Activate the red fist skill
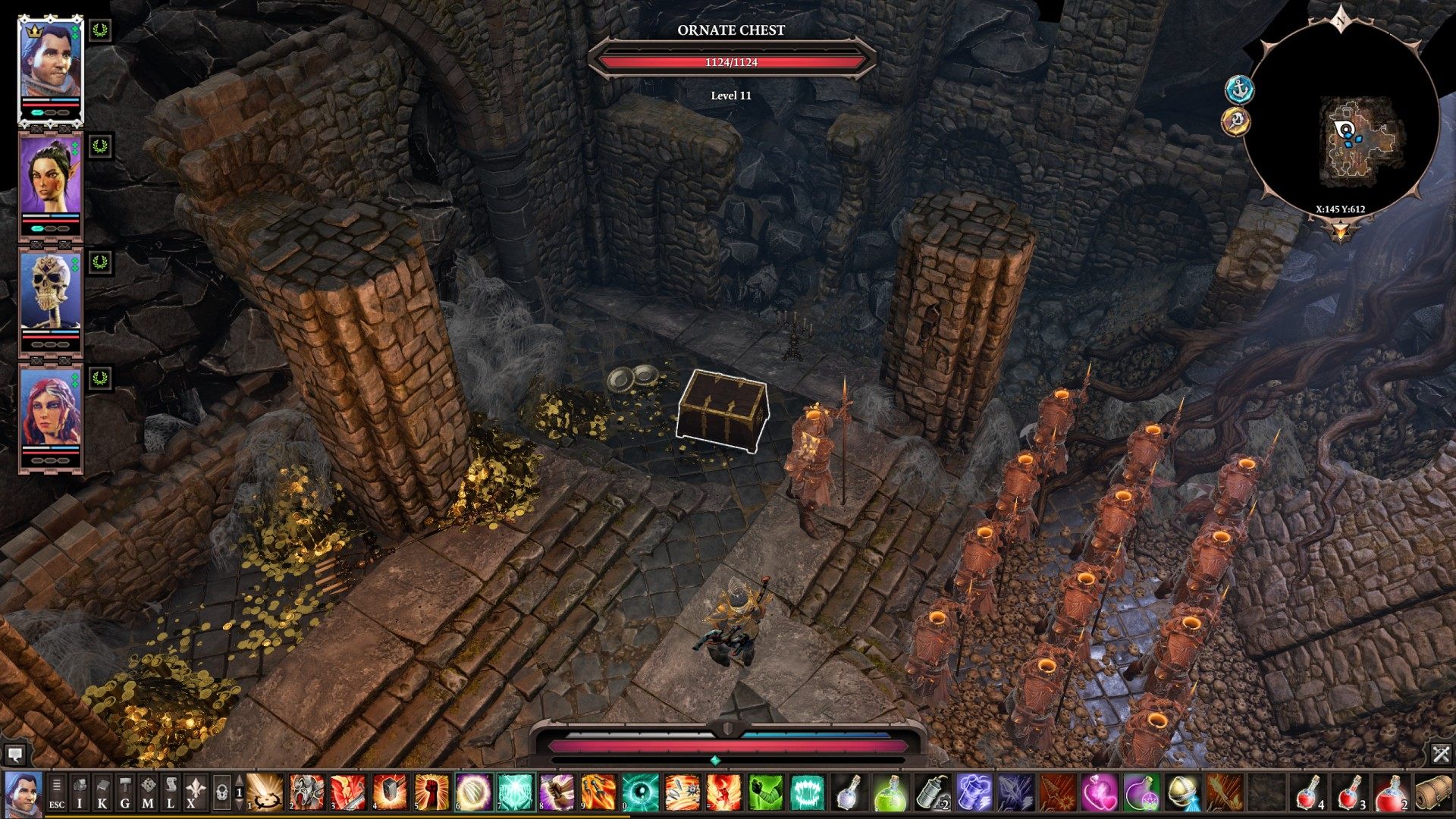1456x819 pixels. [x=432, y=792]
